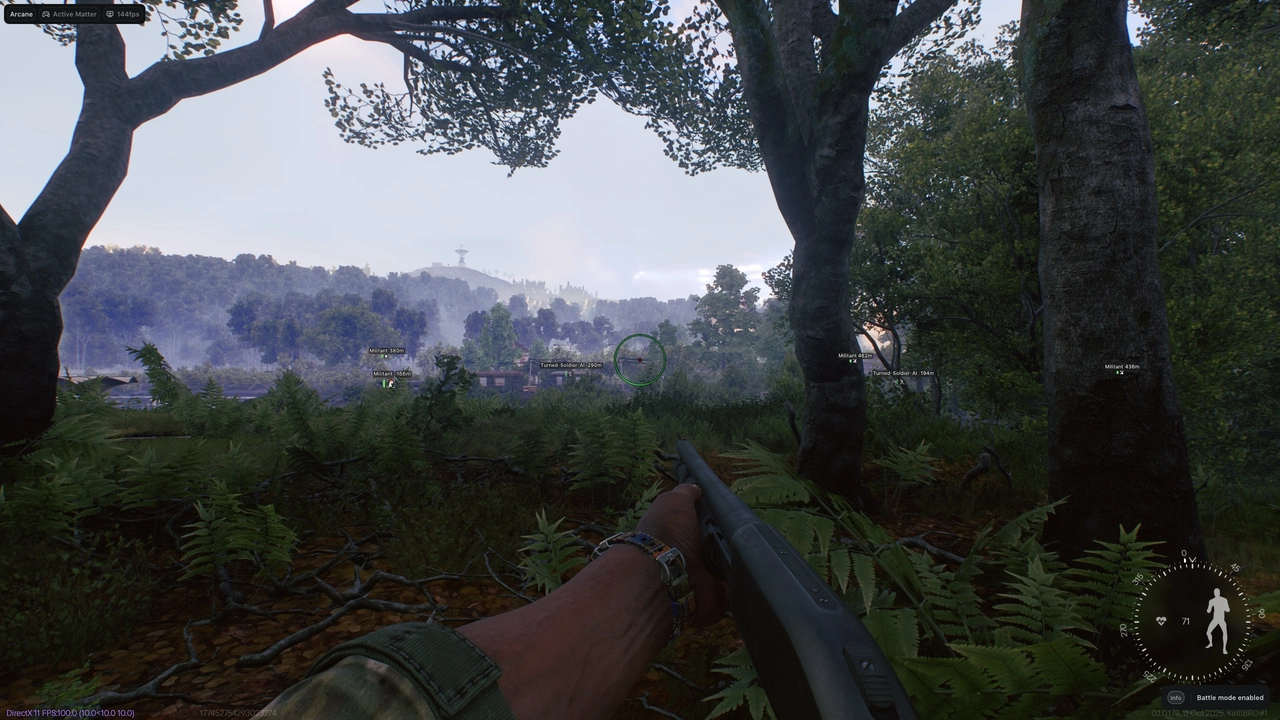The width and height of the screenshot is (1280, 720).
Task: Click the Info pill near Battle mode text
Action: pyautogui.click(x=1176, y=697)
